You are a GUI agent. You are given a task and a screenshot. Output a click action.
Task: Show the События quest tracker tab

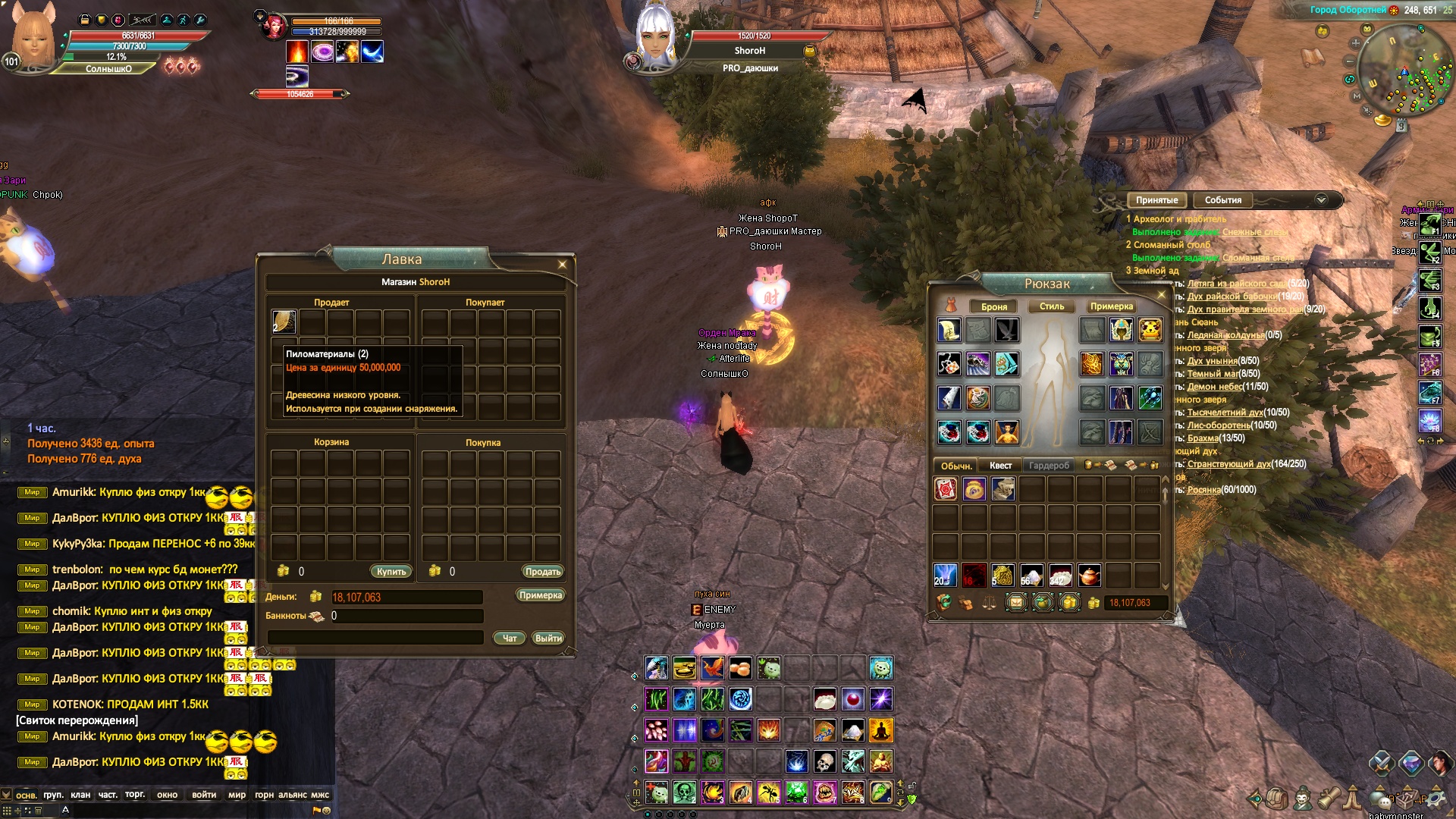click(x=1222, y=200)
